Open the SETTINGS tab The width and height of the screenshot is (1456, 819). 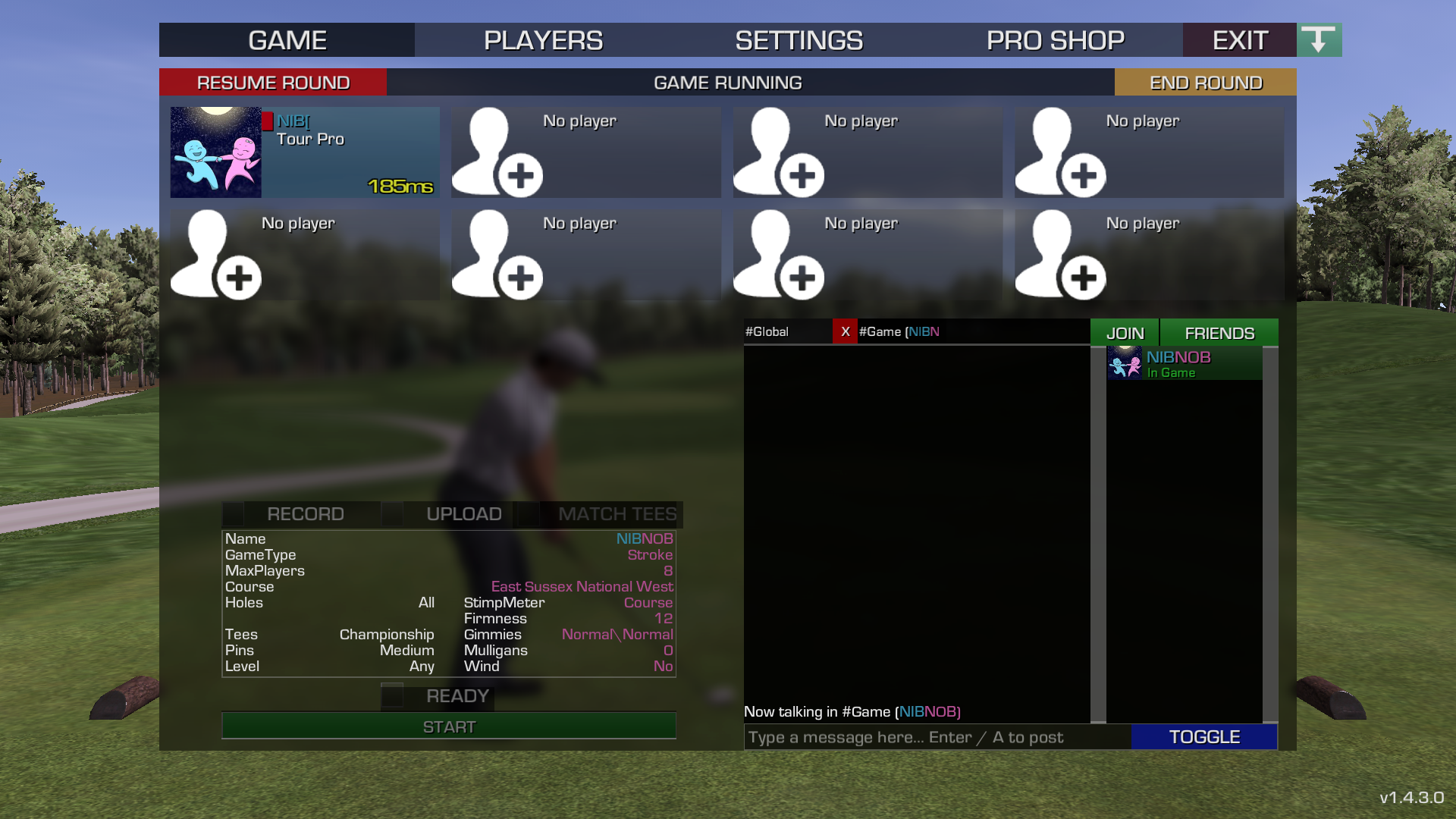(x=799, y=40)
